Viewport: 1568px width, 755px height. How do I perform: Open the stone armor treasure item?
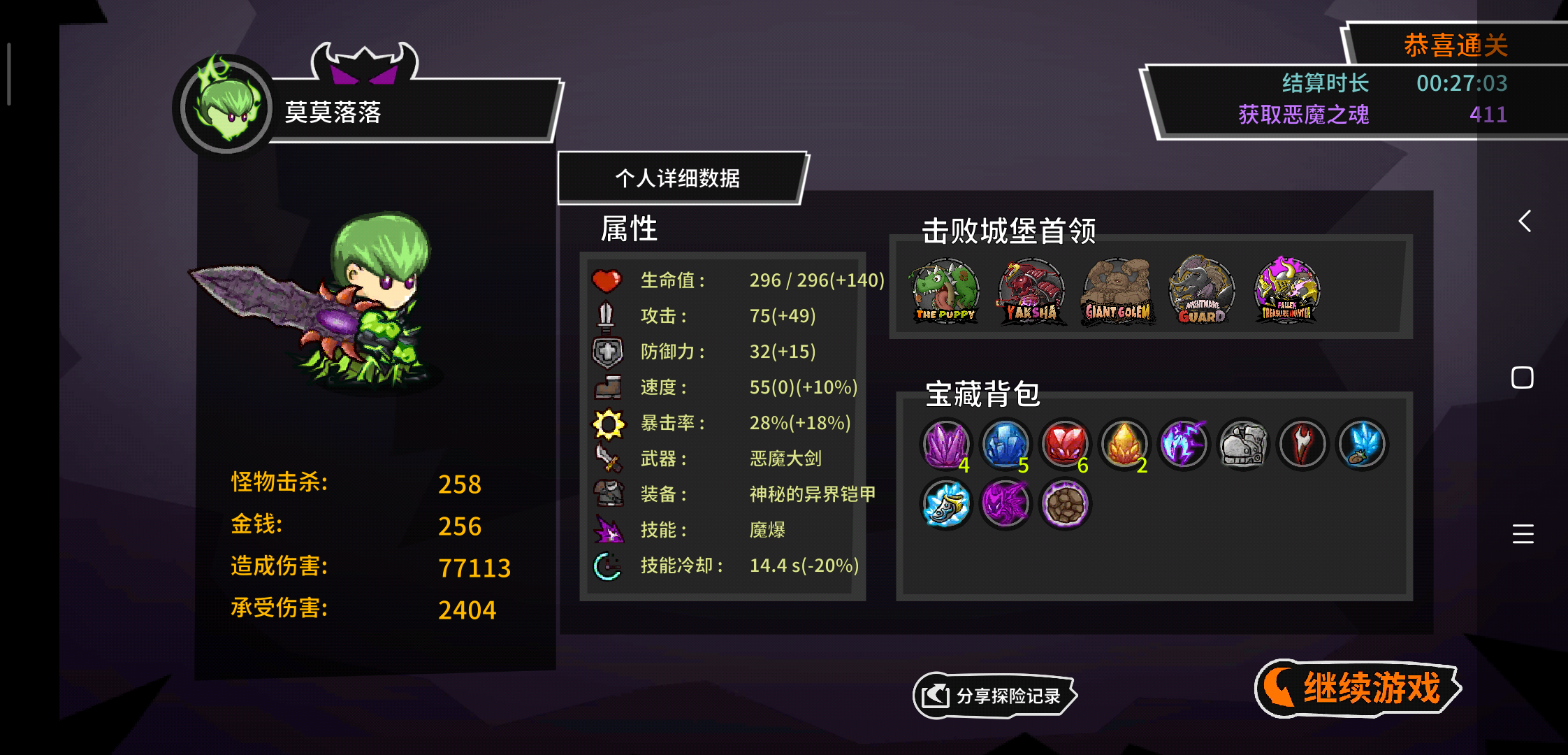[x=1242, y=445]
